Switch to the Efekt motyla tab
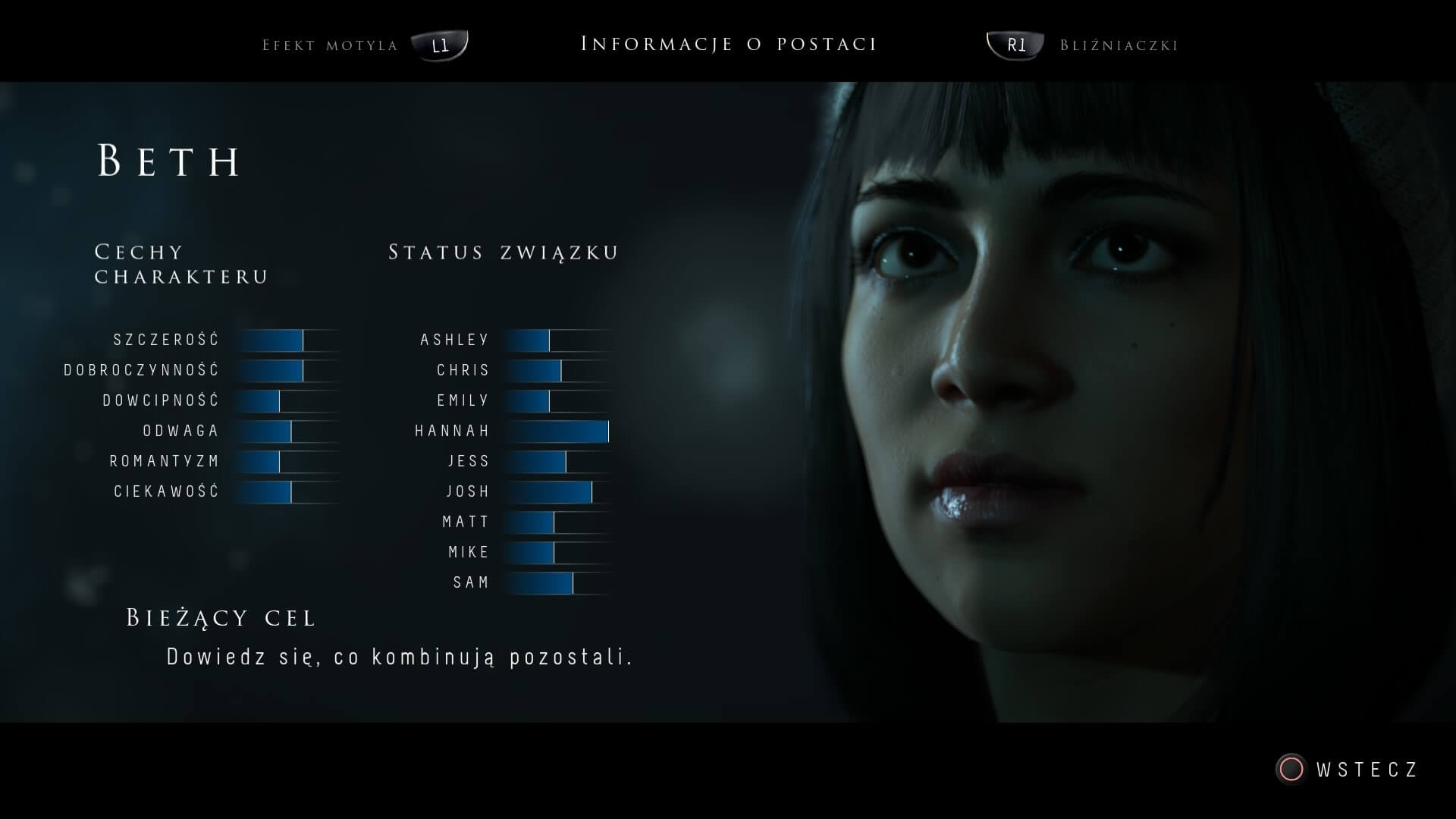The width and height of the screenshot is (1456, 819). pos(331,45)
